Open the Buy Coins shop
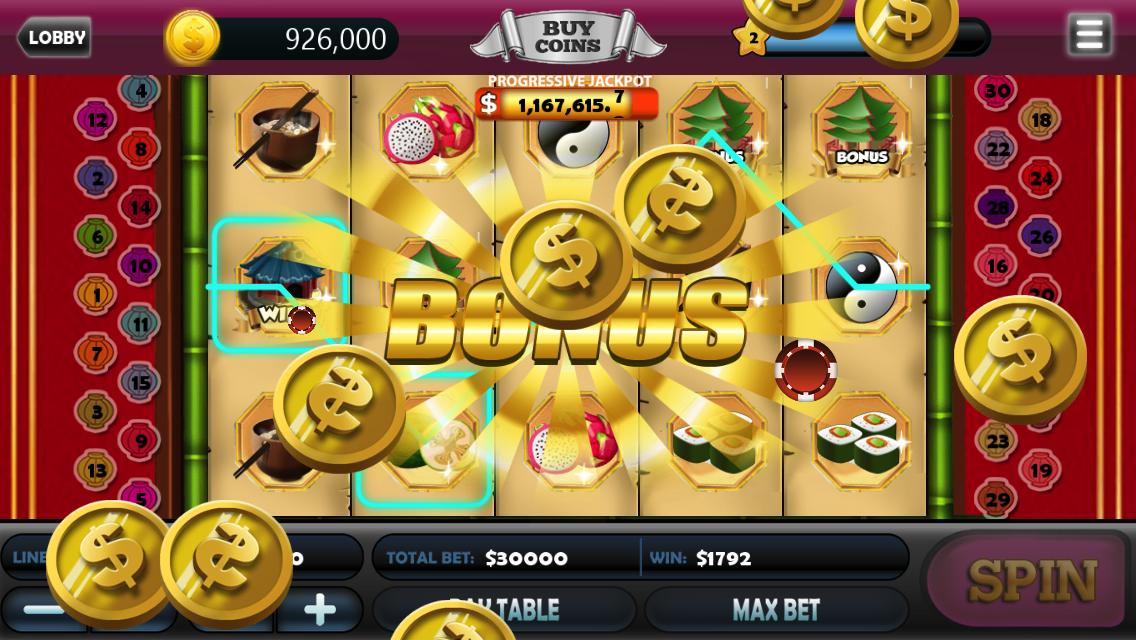Screen dimensions: 1136x640 (x=567, y=38)
